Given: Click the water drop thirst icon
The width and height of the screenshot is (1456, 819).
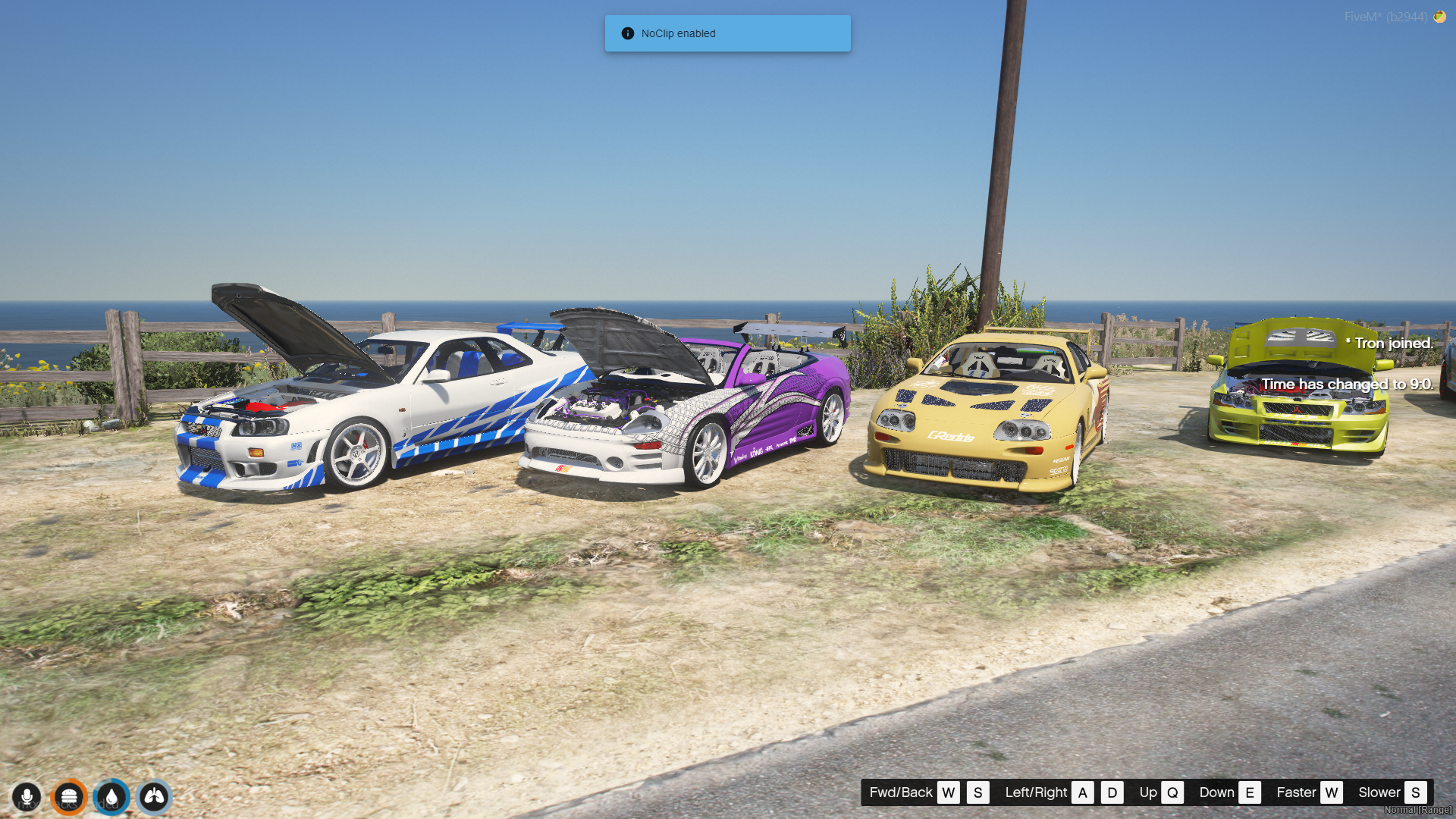Looking at the screenshot, I should pos(111,797).
